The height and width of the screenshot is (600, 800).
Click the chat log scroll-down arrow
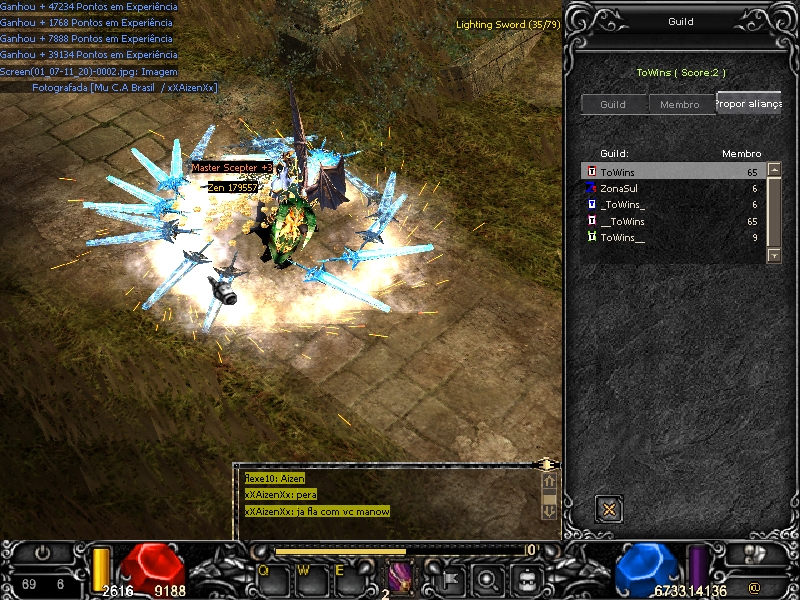tap(548, 510)
